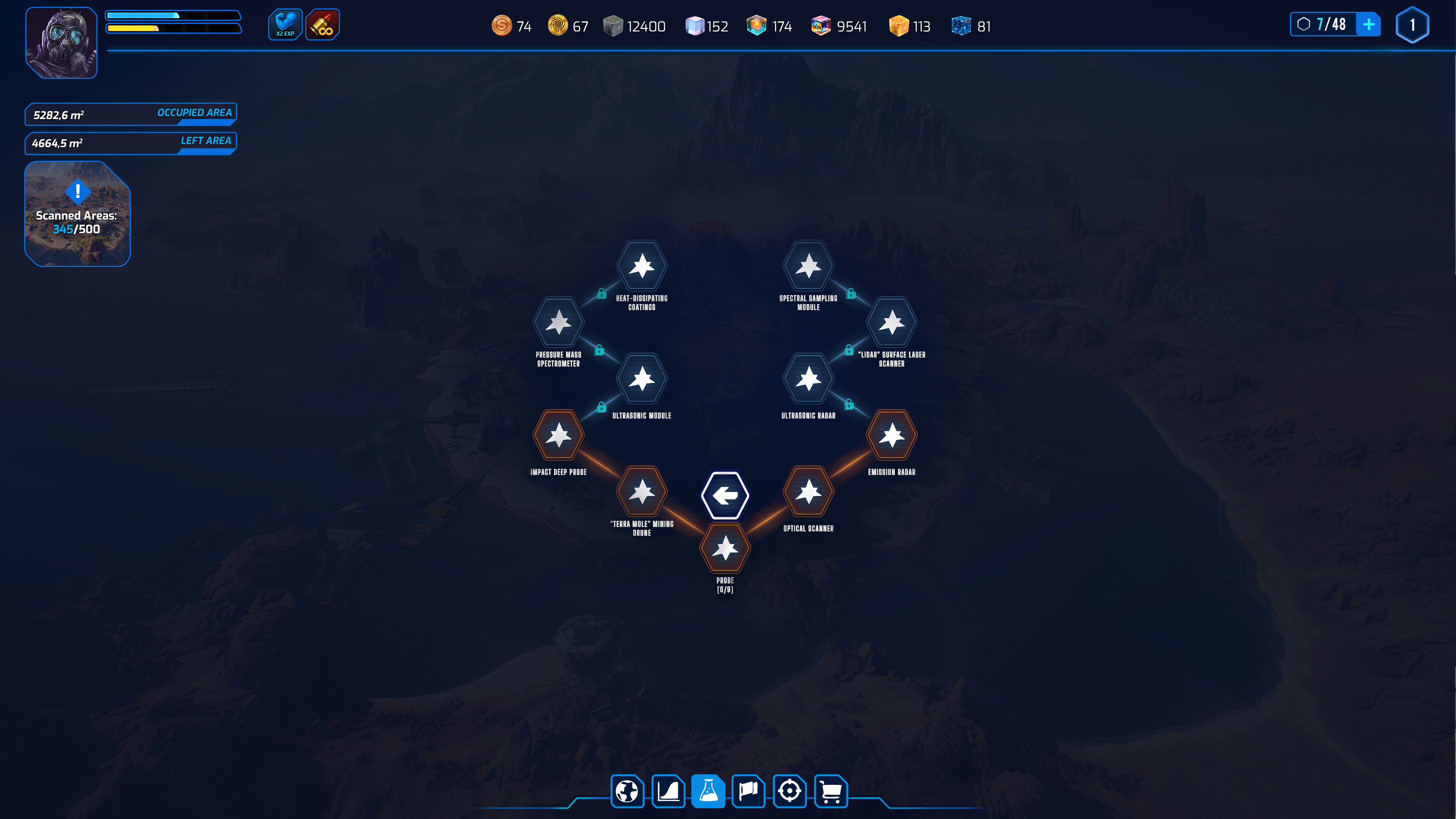1456x819 pixels.
Task: Toggle the X2 EXP booster
Action: [x=286, y=24]
